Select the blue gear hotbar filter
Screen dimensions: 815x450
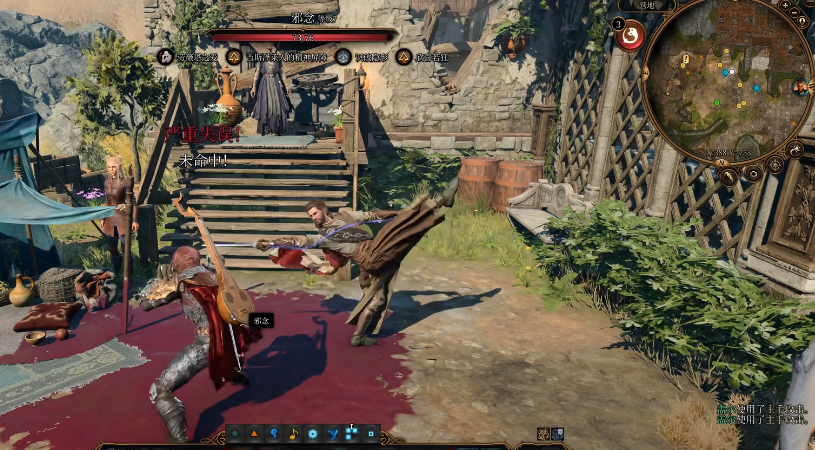click(x=312, y=434)
